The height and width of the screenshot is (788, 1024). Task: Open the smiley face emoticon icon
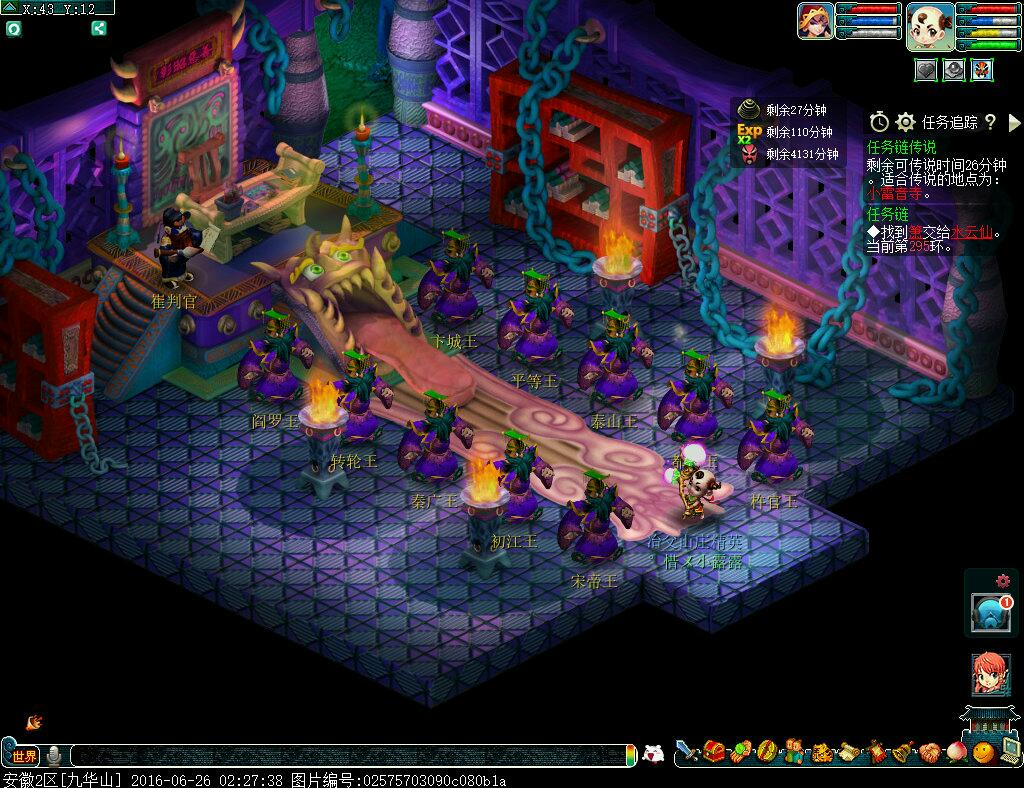pos(984,752)
